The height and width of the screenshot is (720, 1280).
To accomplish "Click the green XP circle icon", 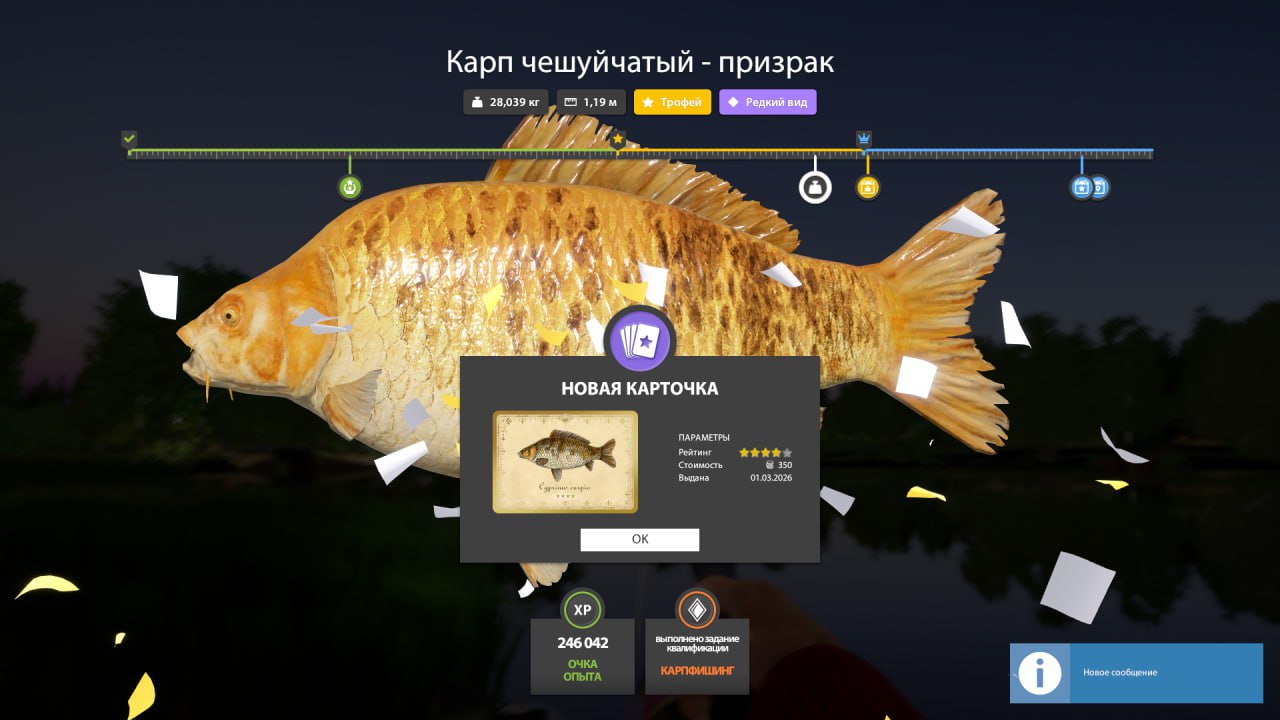I will [x=582, y=610].
